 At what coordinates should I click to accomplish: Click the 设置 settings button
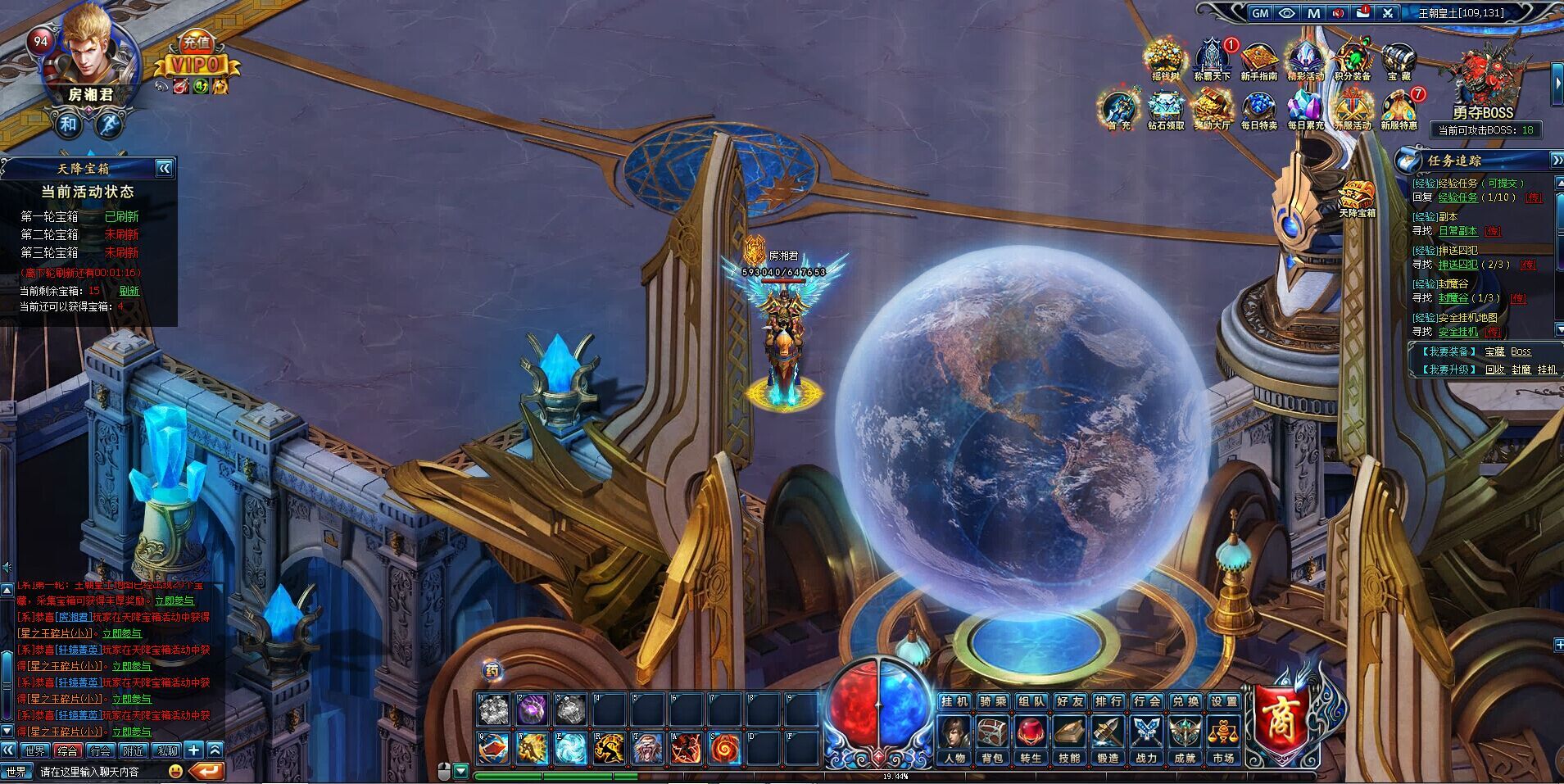coord(1224,702)
